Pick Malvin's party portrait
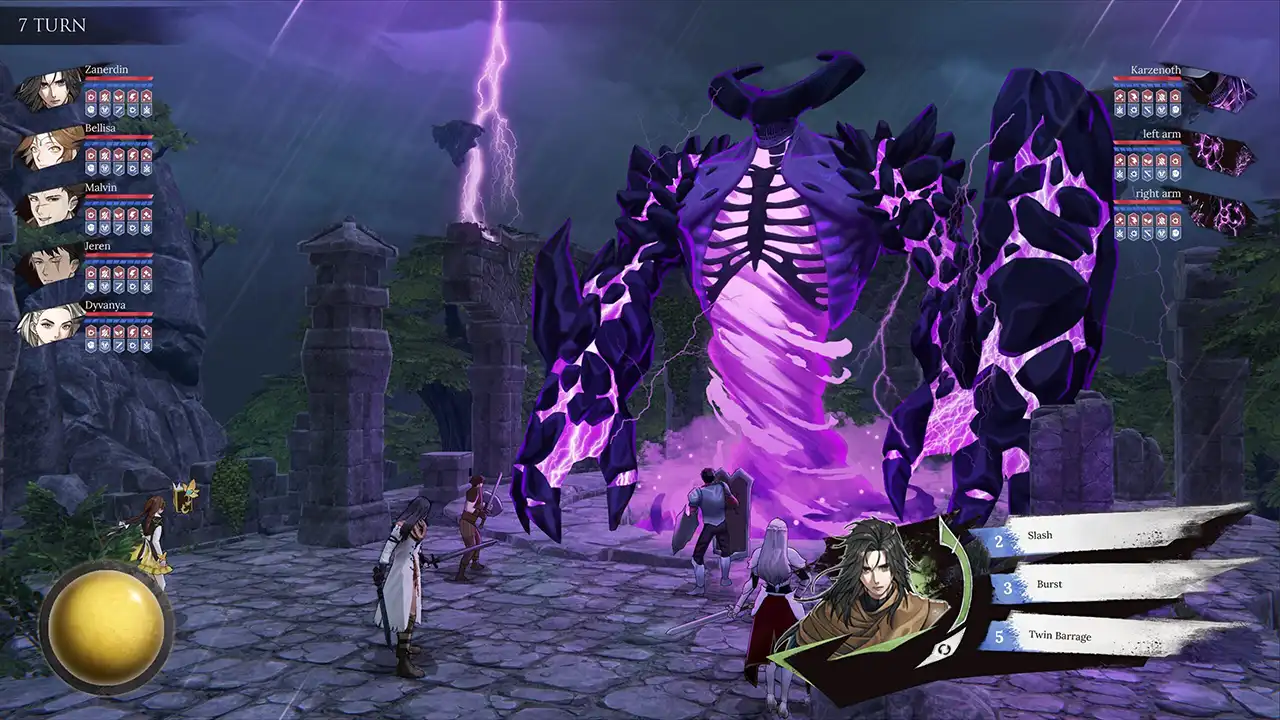Screen dimensions: 1280x720 coord(48,207)
